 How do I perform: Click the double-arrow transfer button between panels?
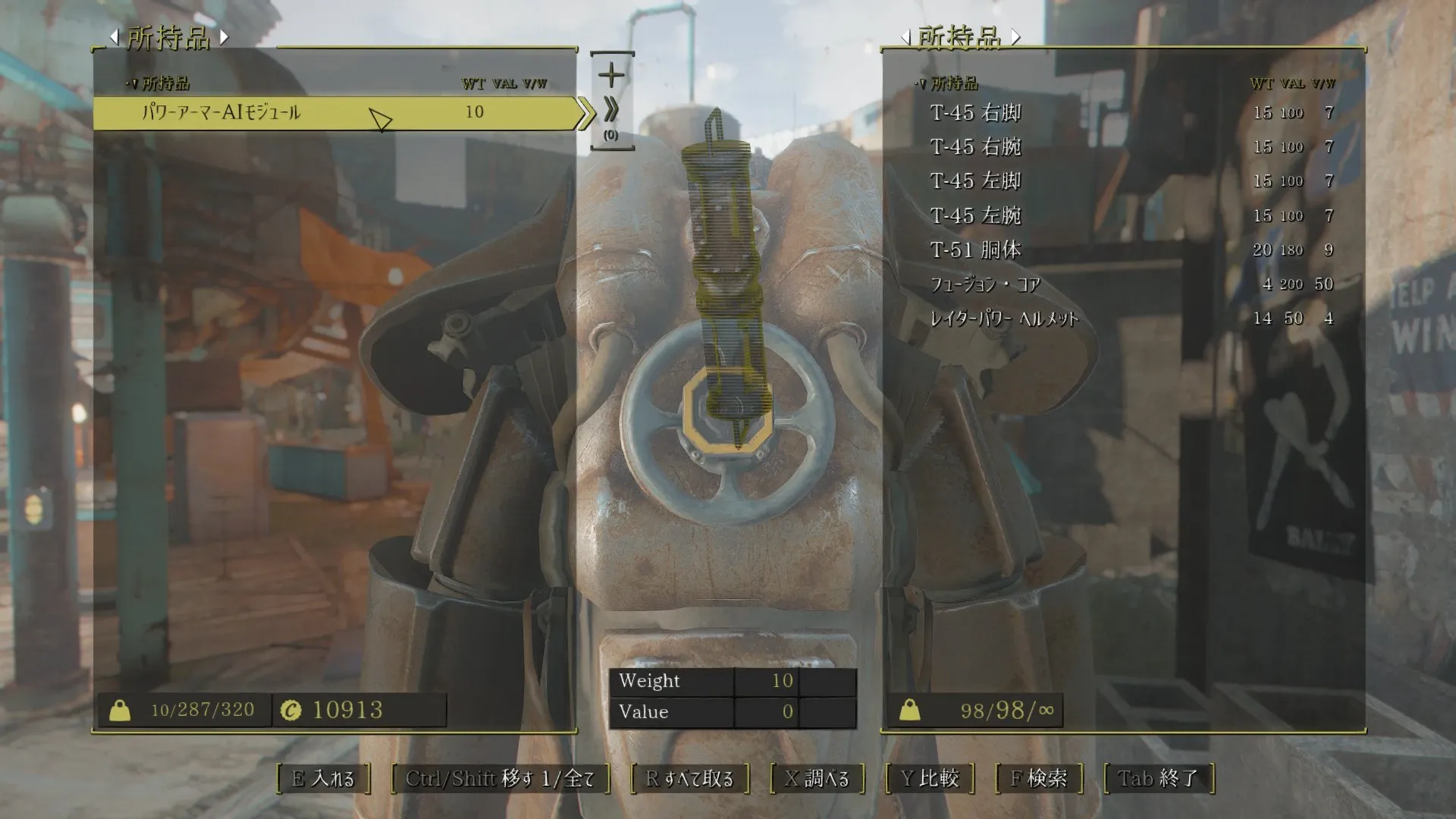(611, 111)
